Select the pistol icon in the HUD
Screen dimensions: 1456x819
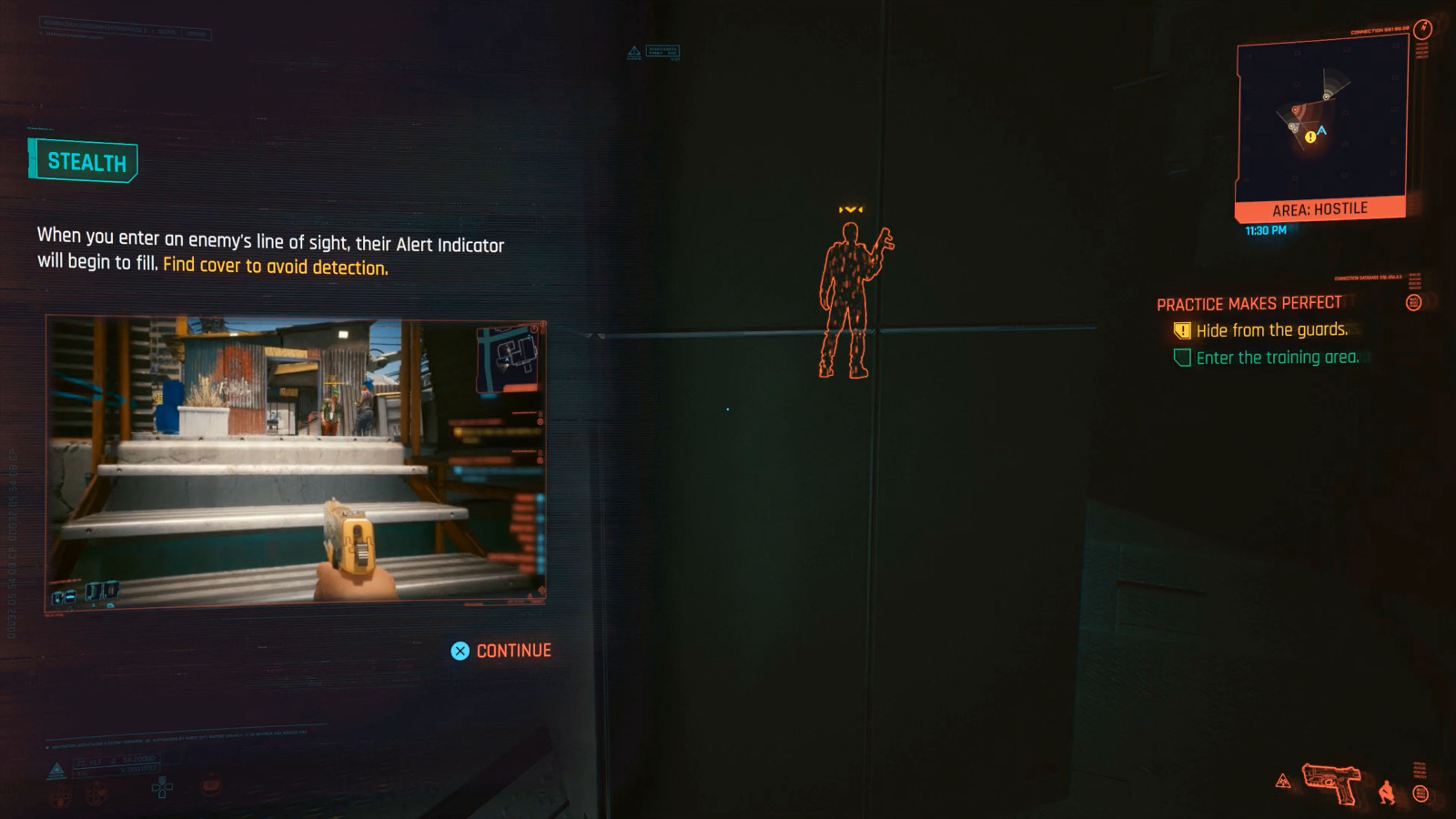pos(1331,784)
